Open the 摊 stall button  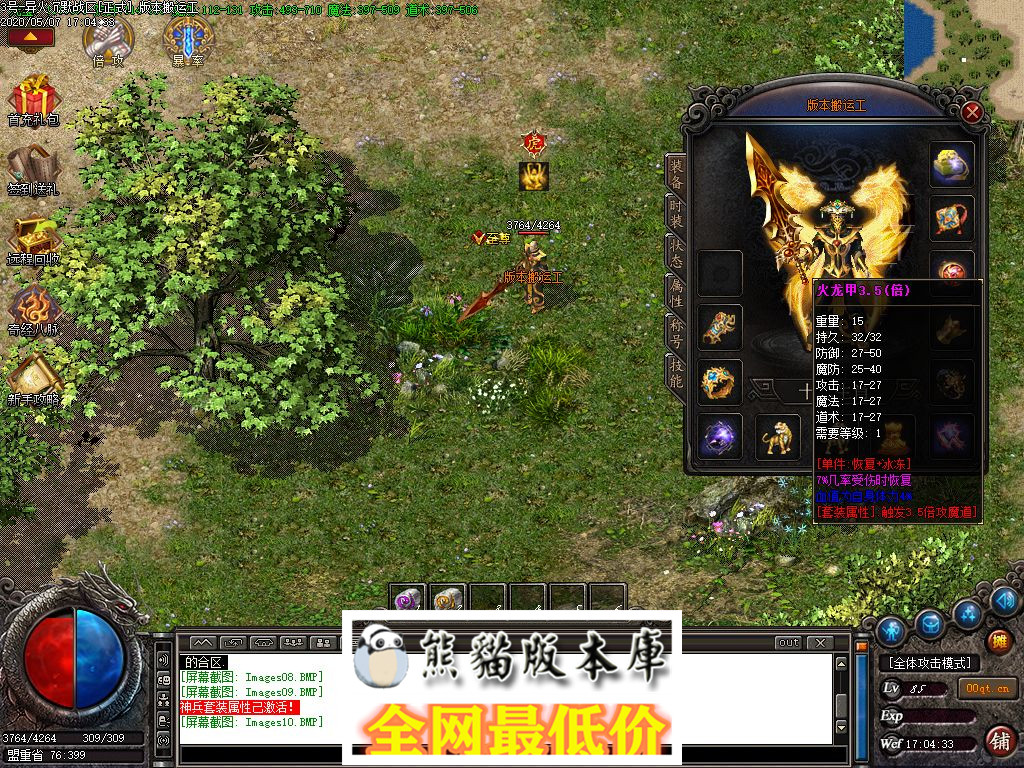[x=997, y=641]
